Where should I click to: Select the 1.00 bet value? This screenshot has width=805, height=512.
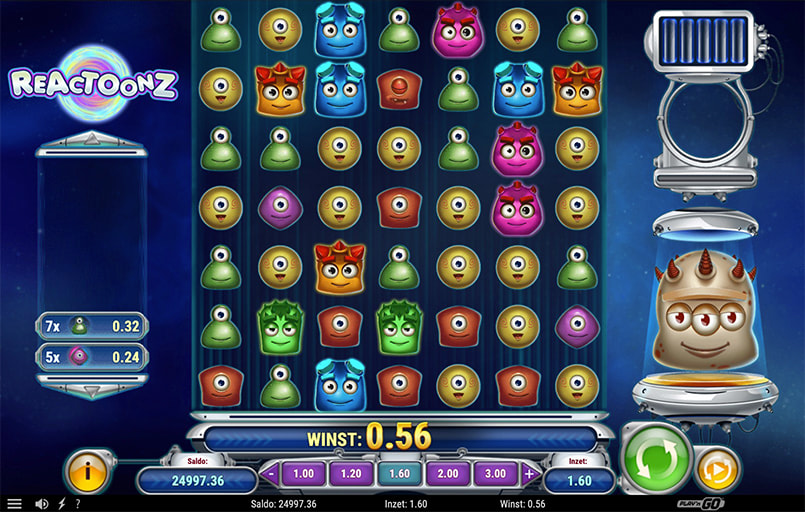[x=304, y=473]
